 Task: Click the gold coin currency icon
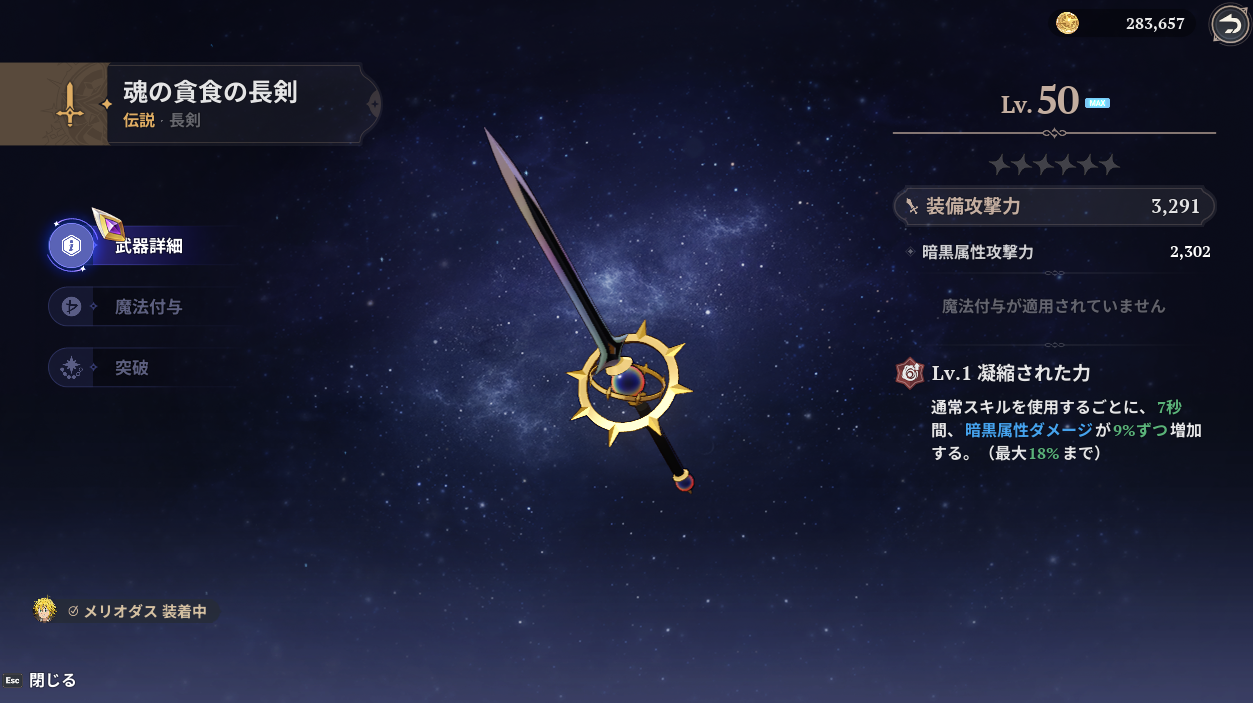1068,23
